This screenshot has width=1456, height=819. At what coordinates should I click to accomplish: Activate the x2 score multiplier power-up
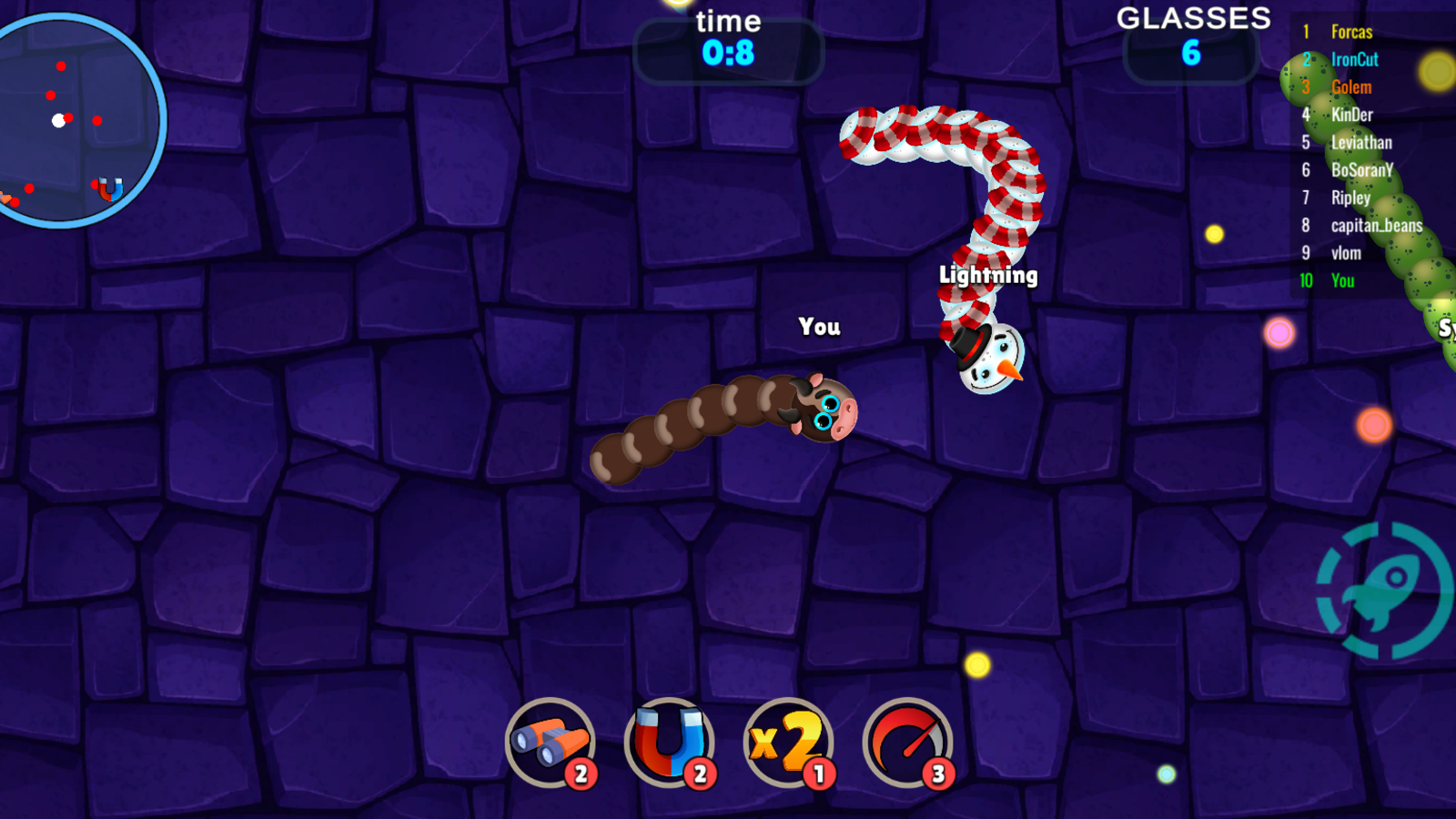pos(790,743)
